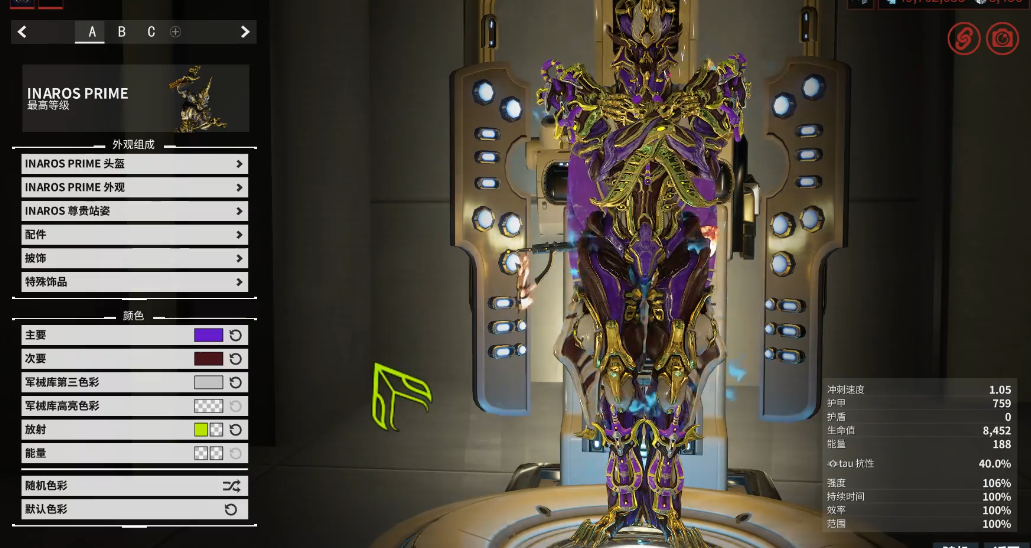Choose INAROS 尊贵站姿 animation set
The image size is (1031, 548).
point(134,211)
